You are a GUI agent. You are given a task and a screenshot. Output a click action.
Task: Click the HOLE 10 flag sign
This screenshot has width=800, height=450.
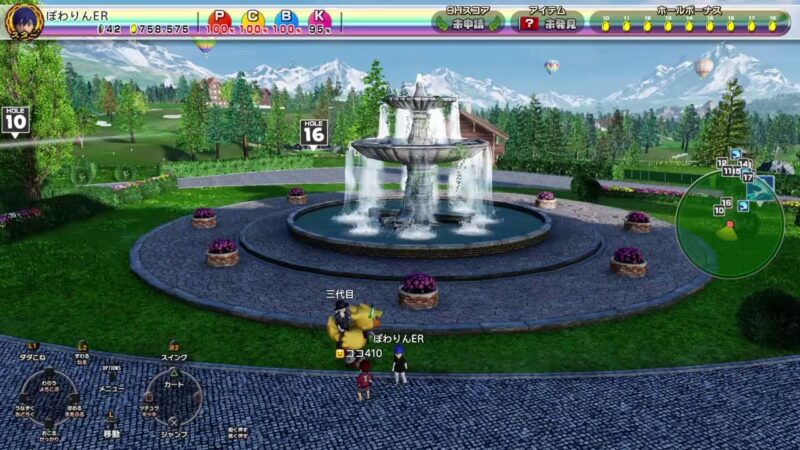pyautogui.click(x=15, y=118)
